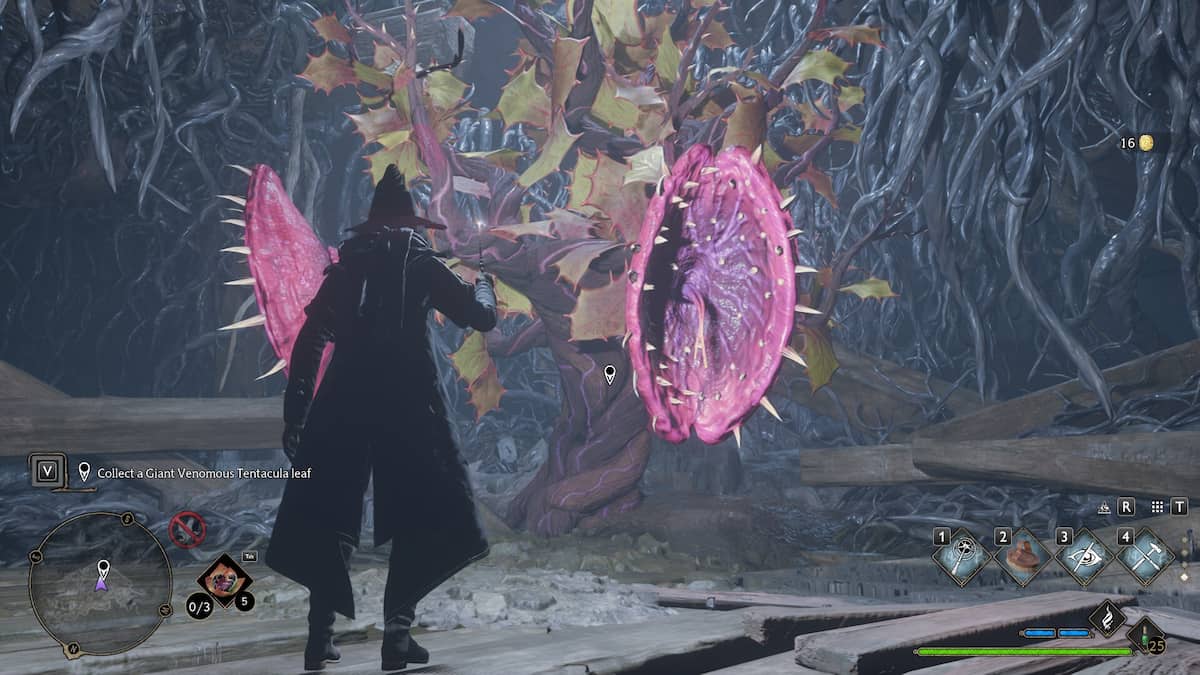Click the red no-mount warning icon
Viewport: 1200px width, 675px height.
(x=186, y=529)
